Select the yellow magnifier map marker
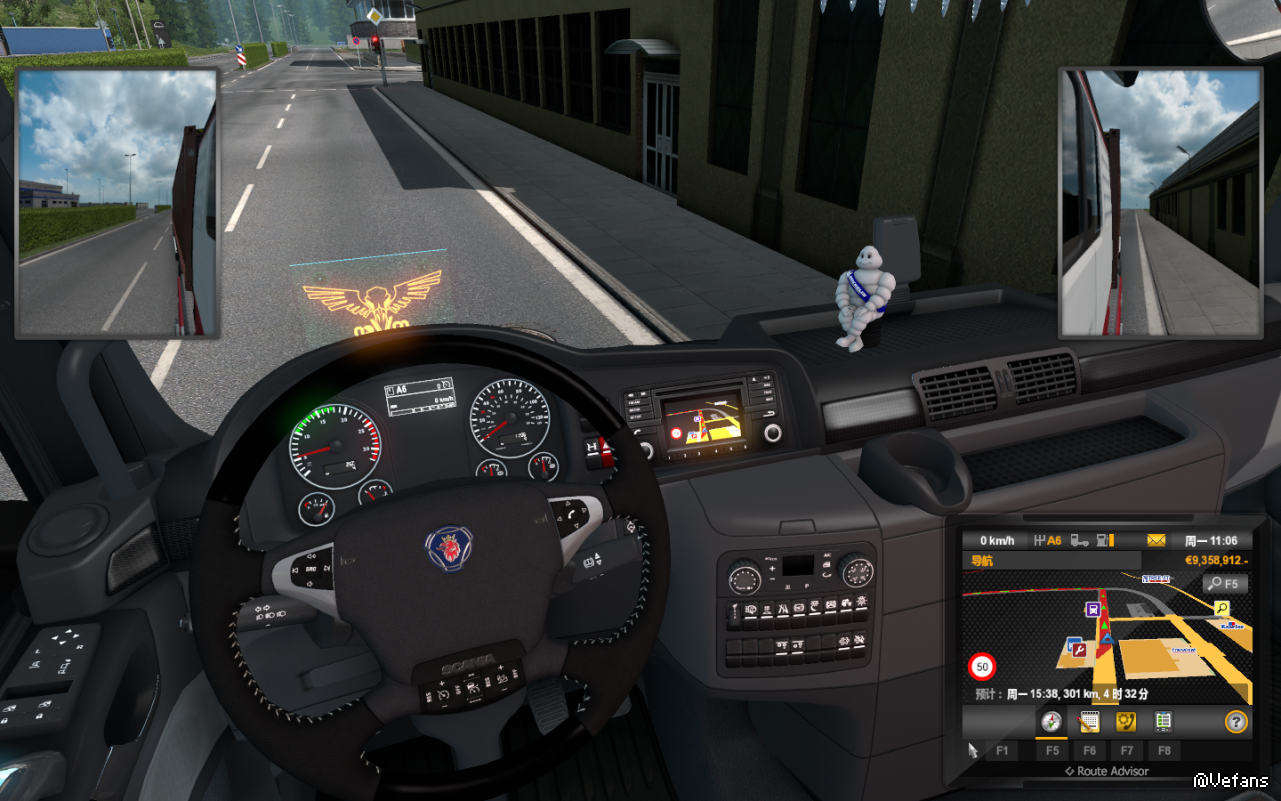The width and height of the screenshot is (1281, 801). [x=1222, y=608]
